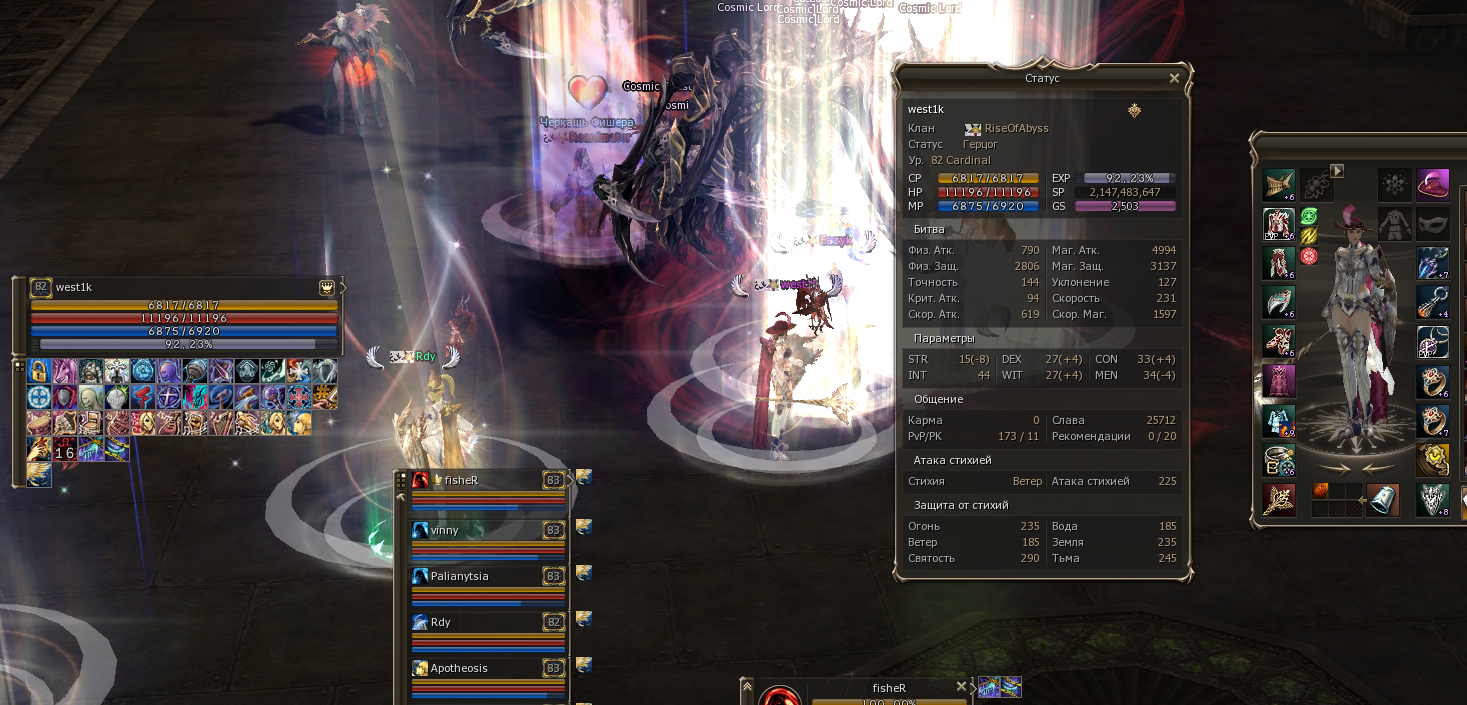
Task: Select the pink cloak equipment slot
Action: pos(1278,382)
